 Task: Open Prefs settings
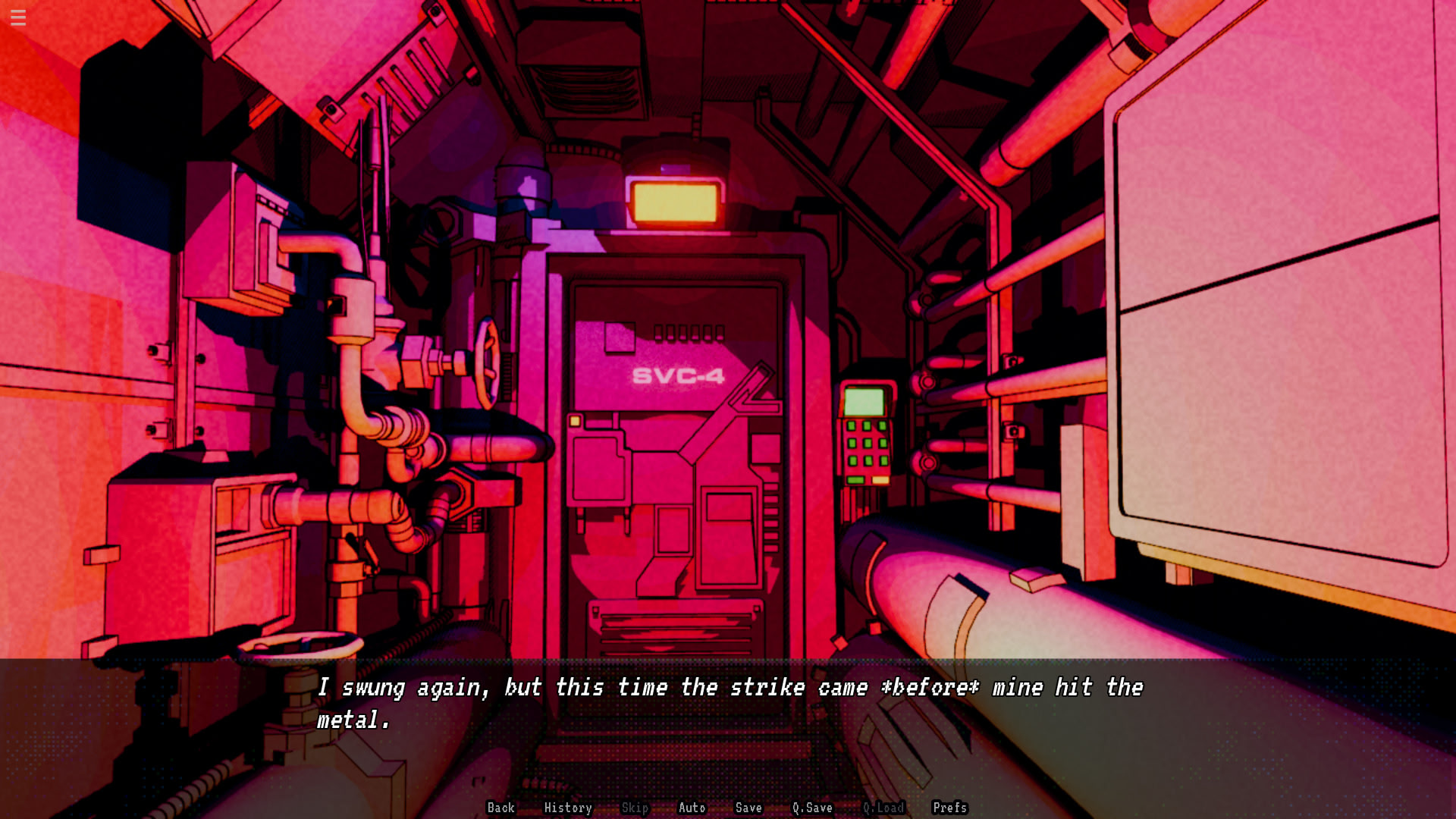(949, 808)
